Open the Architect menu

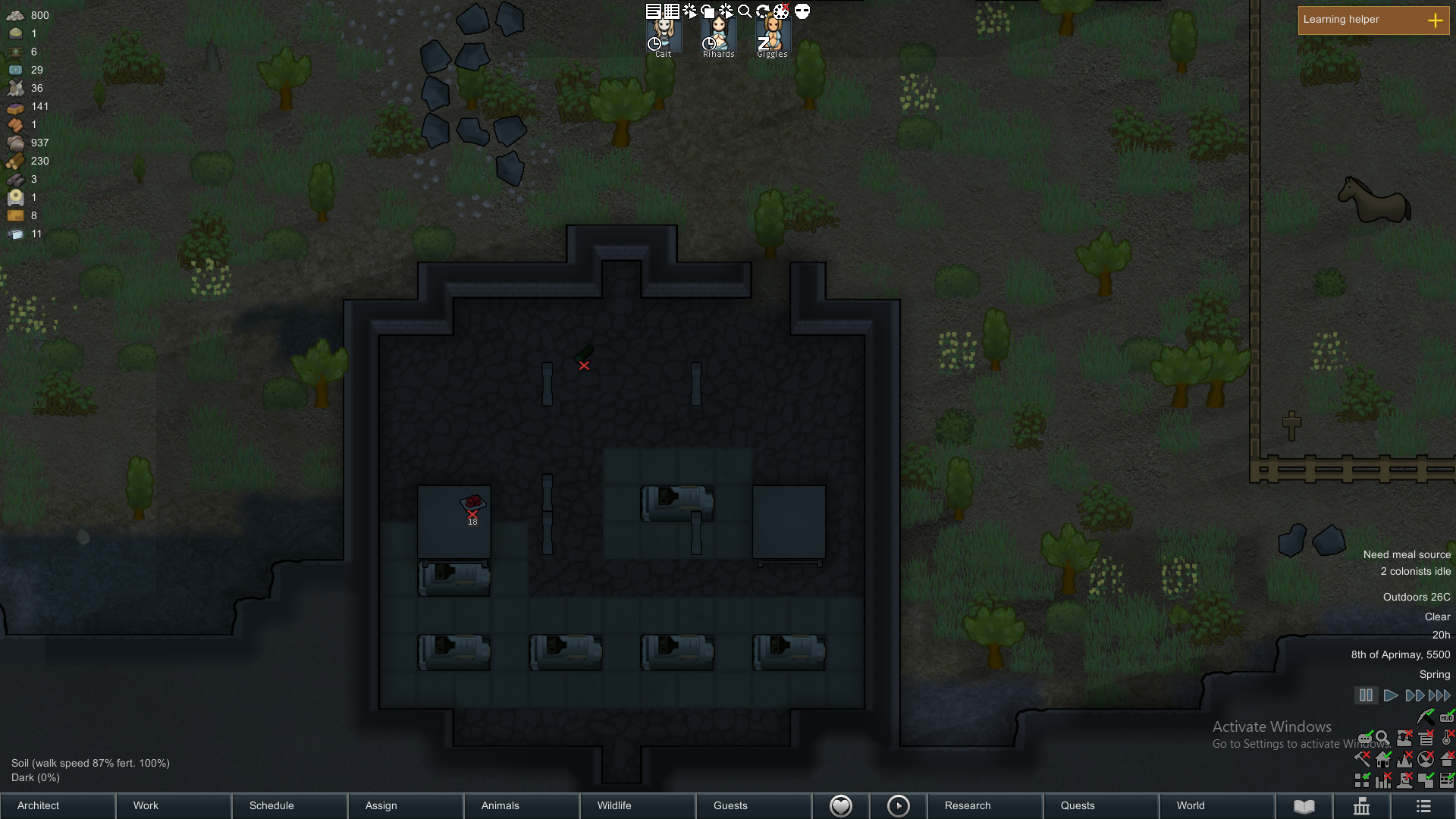(x=58, y=805)
